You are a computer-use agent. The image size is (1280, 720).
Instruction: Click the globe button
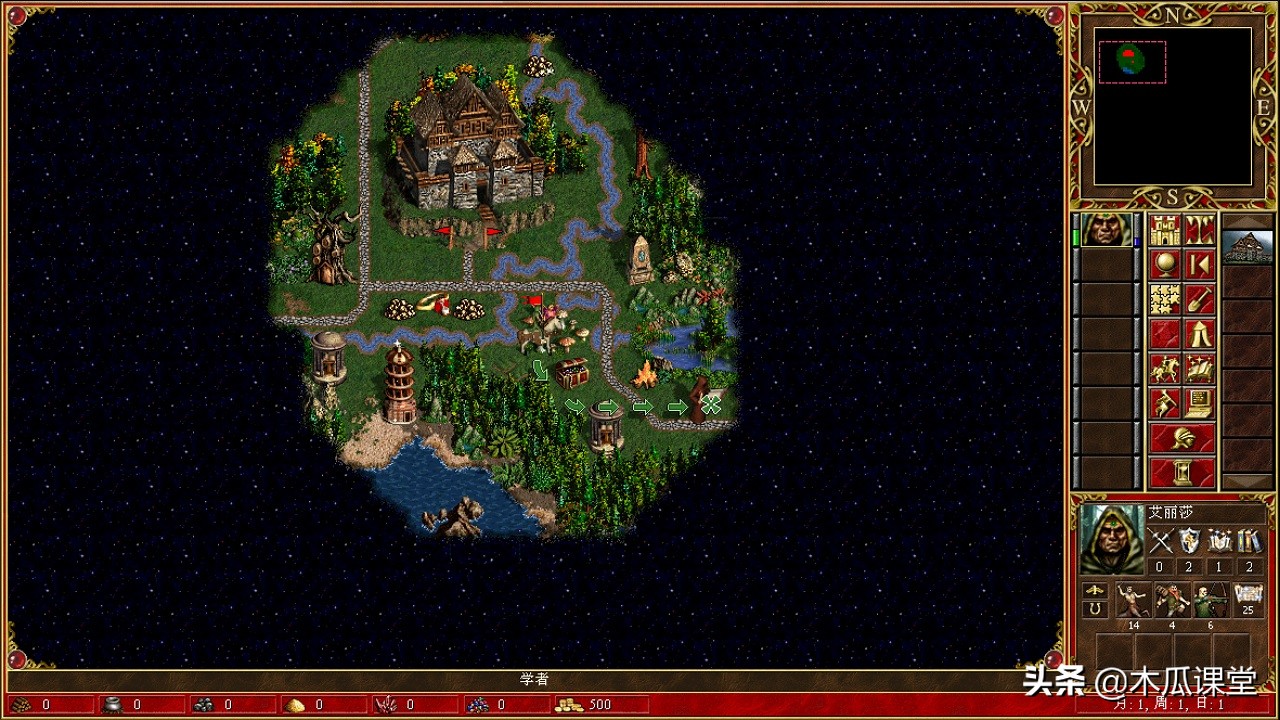coord(1165,265)
